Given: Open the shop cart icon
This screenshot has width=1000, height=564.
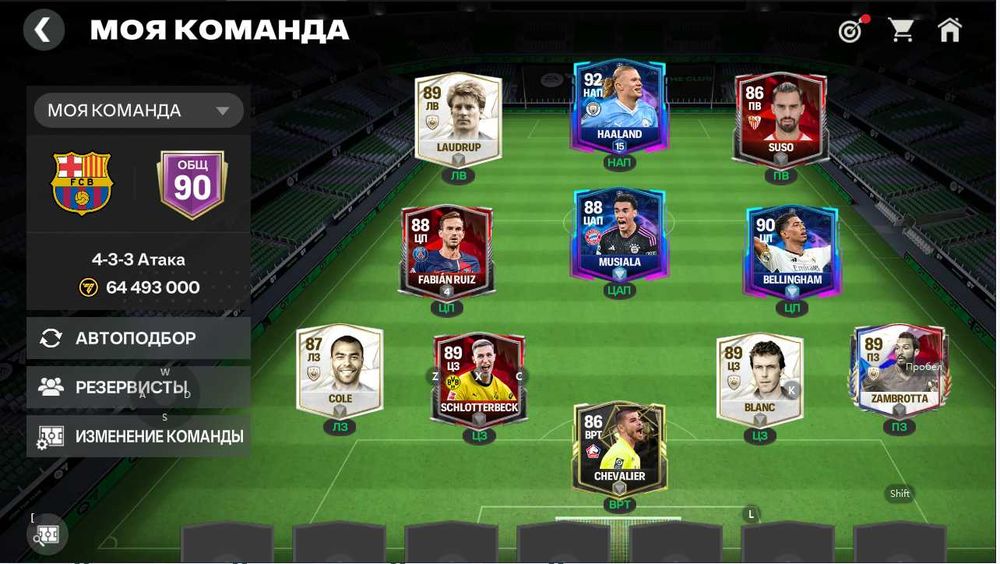Looking at the screenshot, I should (x=902, y=30).
